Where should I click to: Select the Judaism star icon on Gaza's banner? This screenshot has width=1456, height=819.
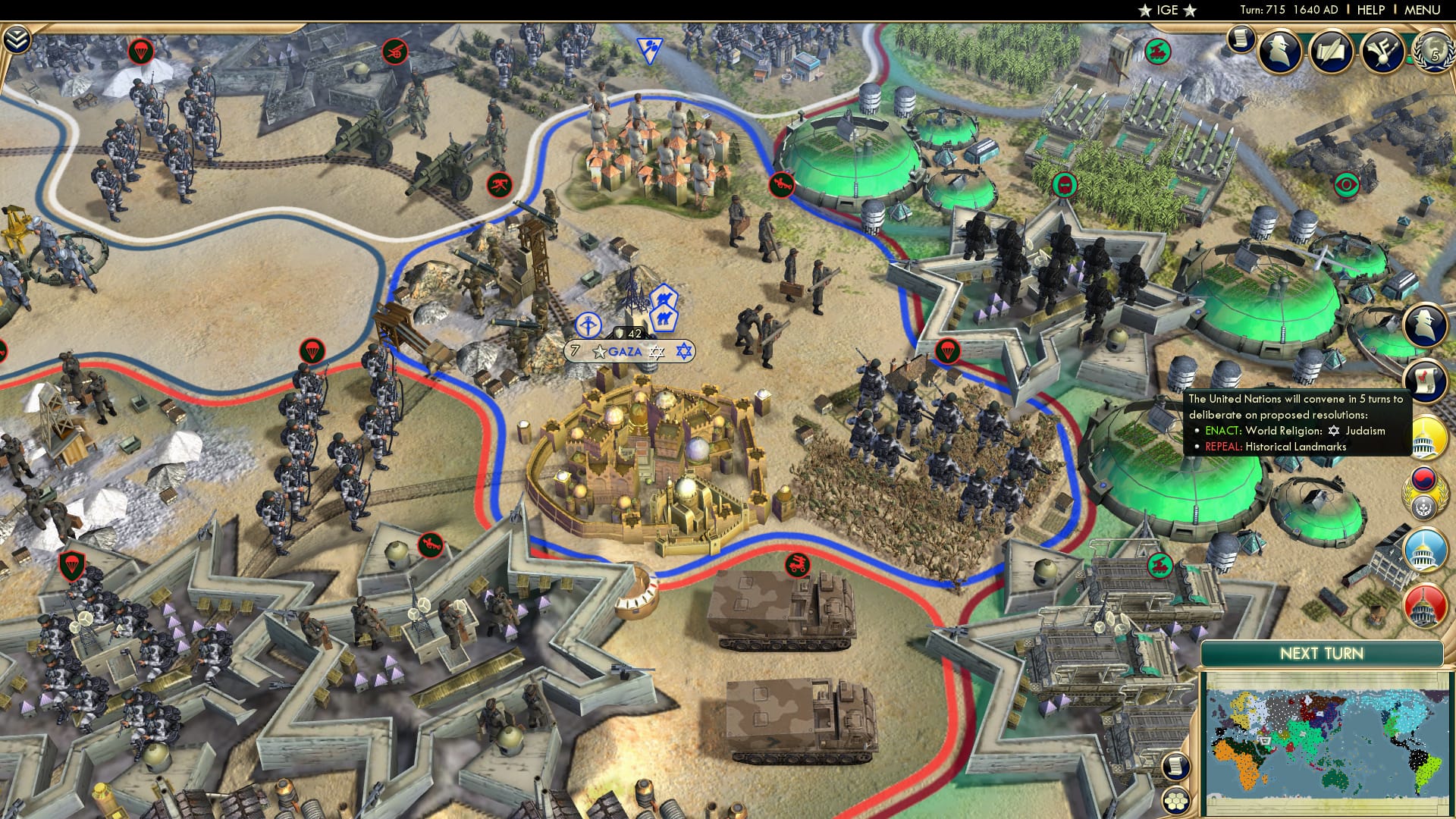(657, 351)
